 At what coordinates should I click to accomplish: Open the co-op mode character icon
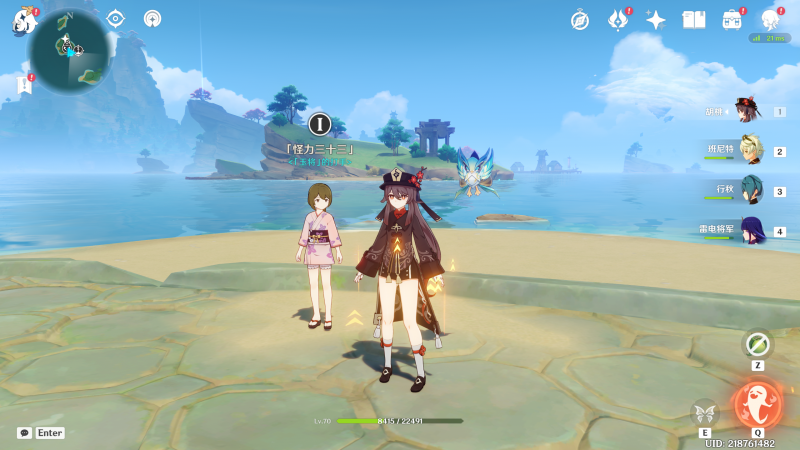(x=770, y=20)
